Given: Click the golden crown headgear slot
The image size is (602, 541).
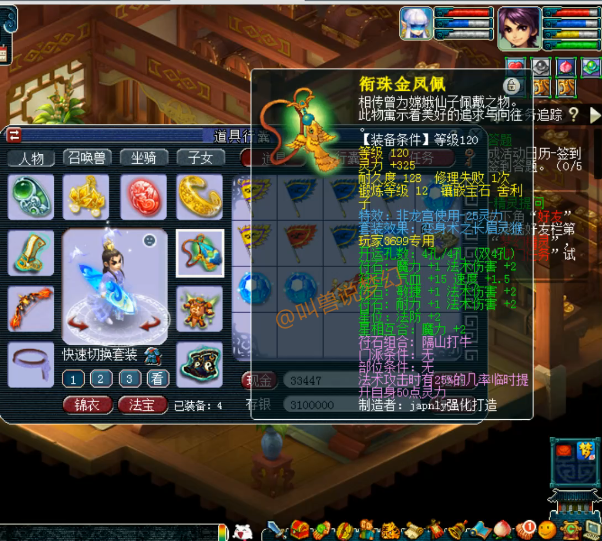Looking at the screenshot, I should (87, 196).
